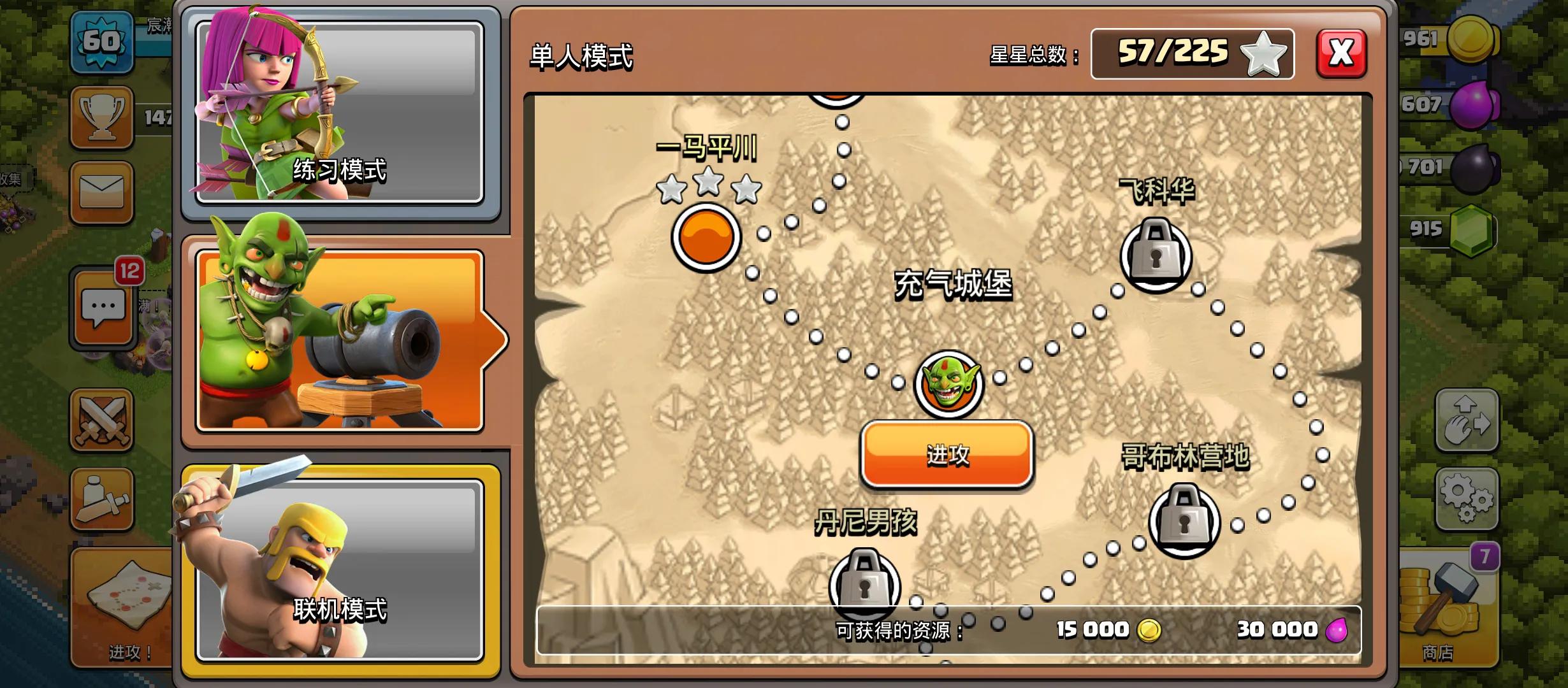Activate the hand layout edit button
The image size is (1568, 688).
click(x=1466, y=420)
